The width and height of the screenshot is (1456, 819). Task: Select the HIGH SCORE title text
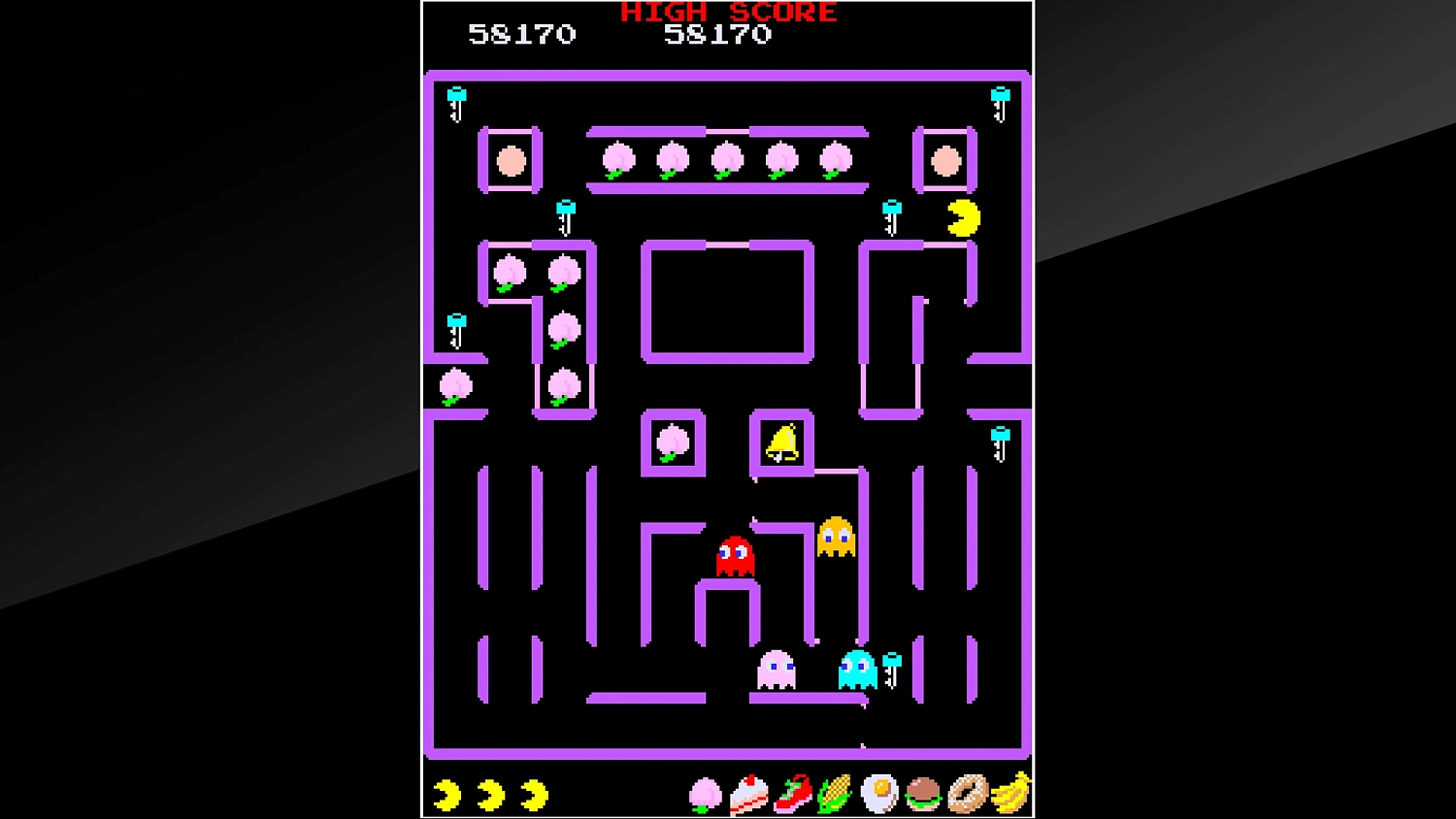coord(727,13)
